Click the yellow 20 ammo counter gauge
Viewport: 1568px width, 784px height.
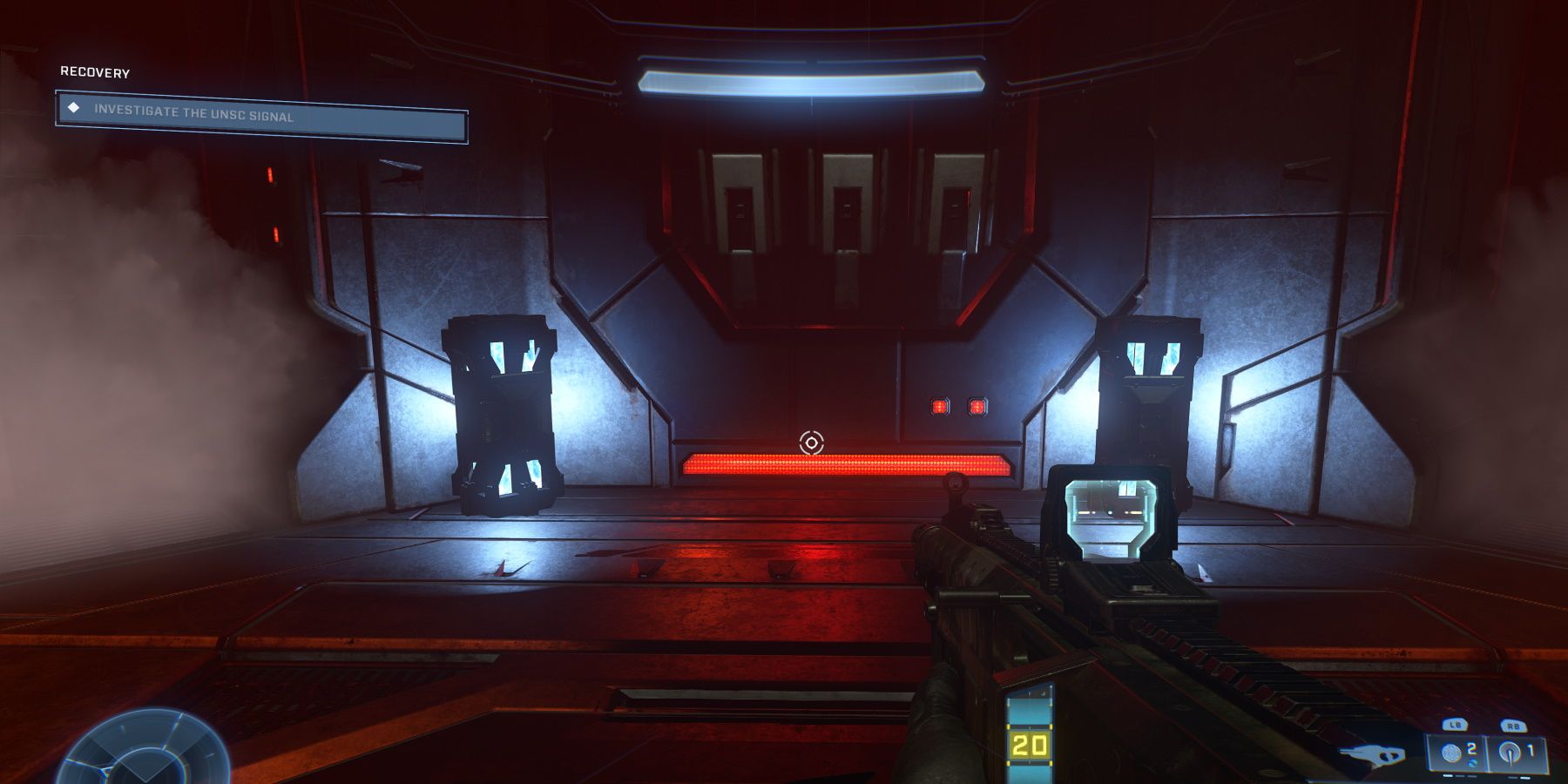tap(1031, 745)
